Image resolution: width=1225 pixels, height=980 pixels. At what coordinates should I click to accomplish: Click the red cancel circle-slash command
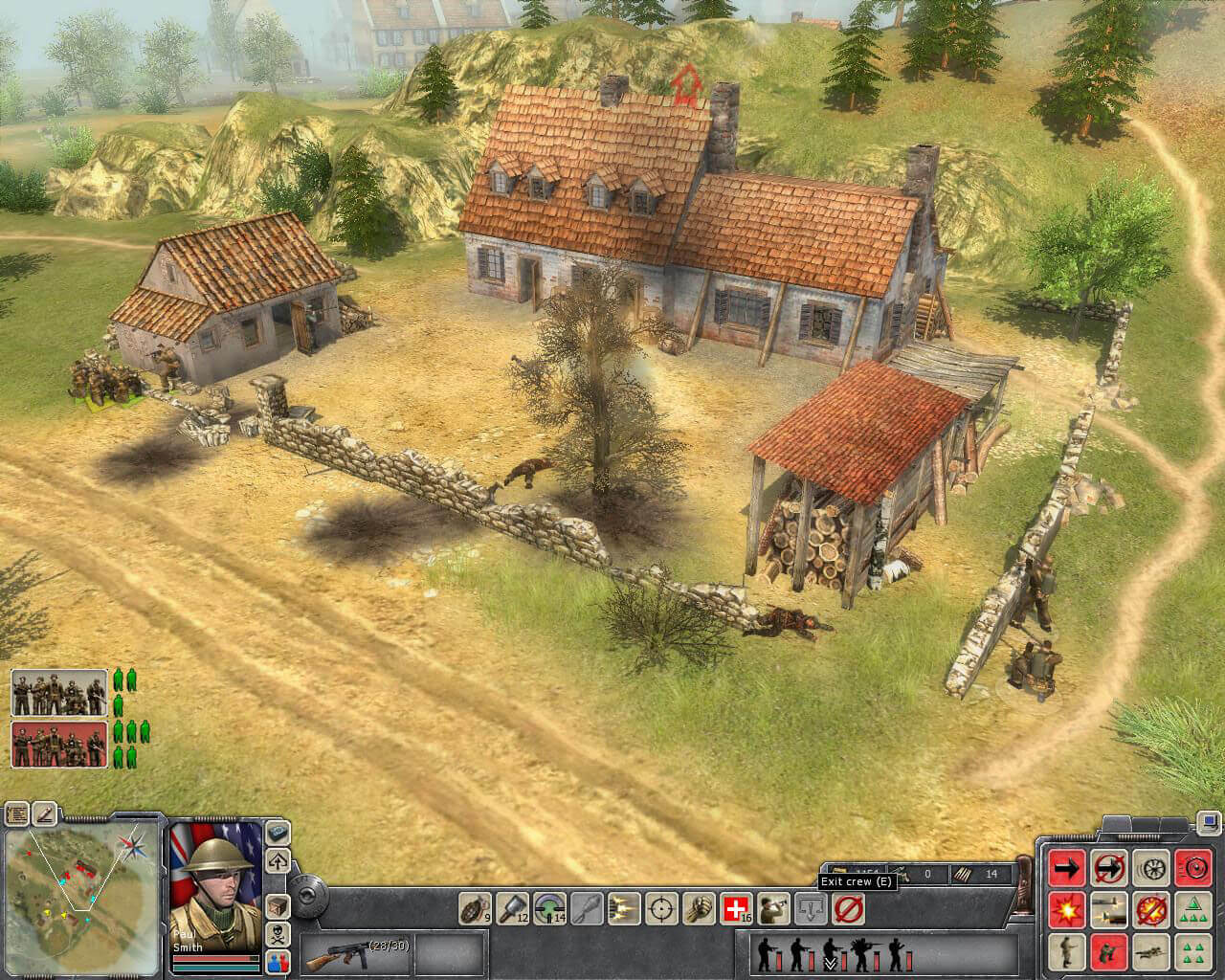(849, 907)
